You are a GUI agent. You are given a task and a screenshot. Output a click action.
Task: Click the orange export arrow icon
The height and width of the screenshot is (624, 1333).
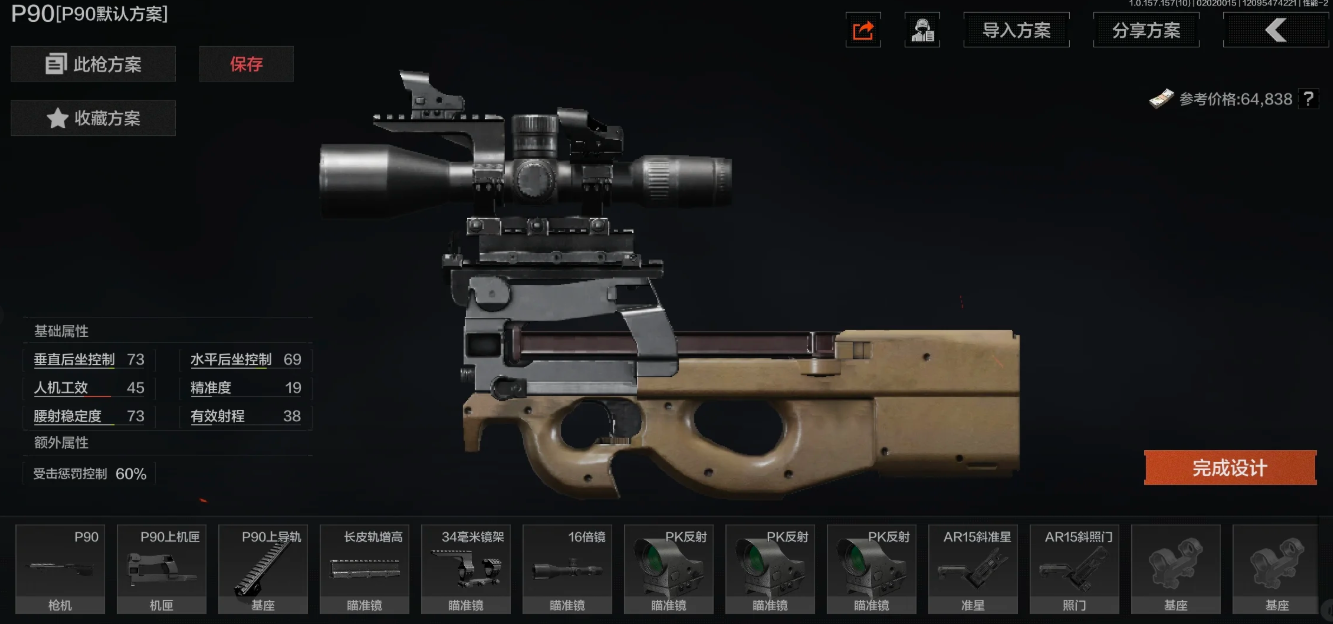862,31
